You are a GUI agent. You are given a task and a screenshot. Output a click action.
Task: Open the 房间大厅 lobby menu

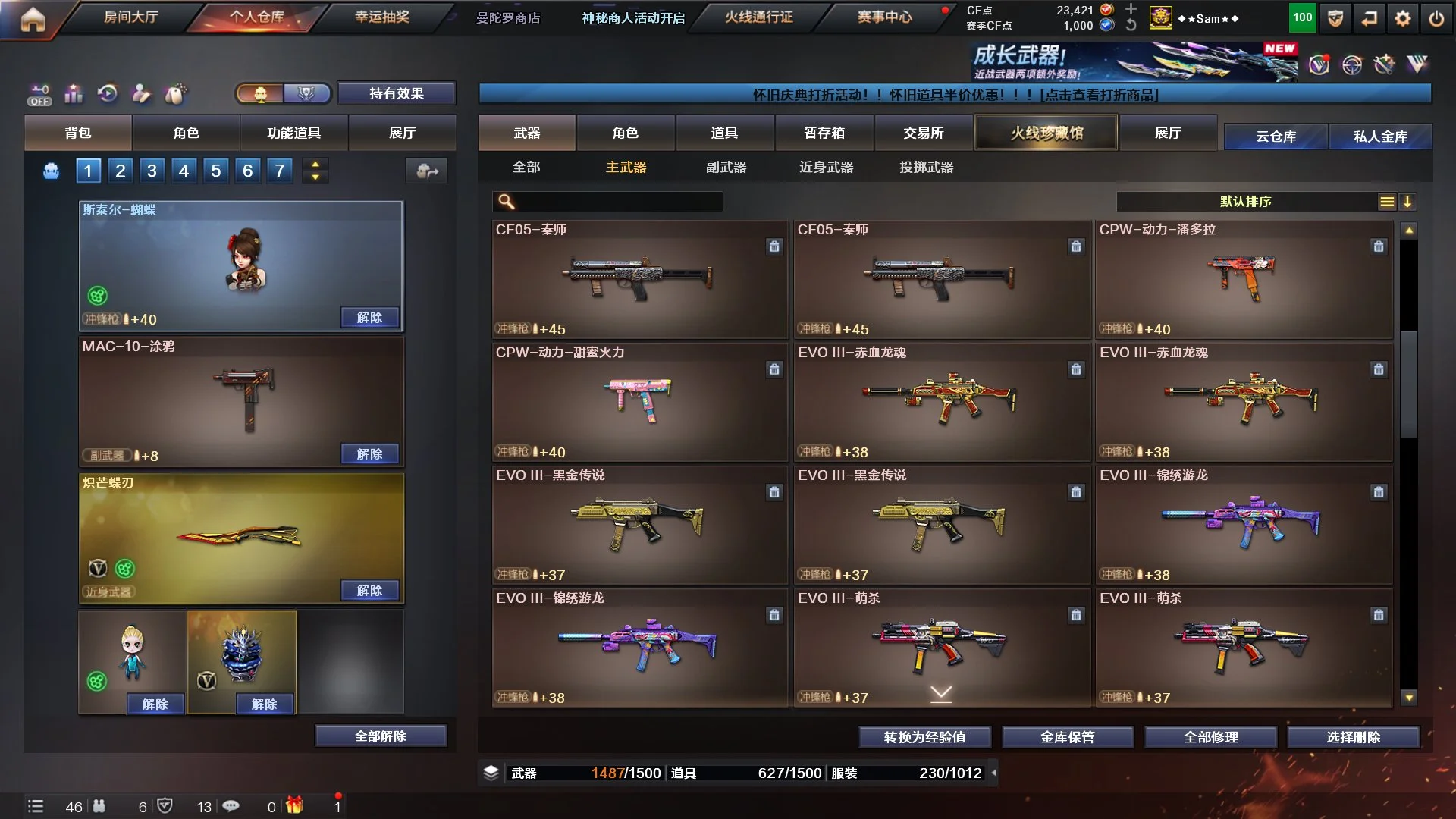click(130, 17)
